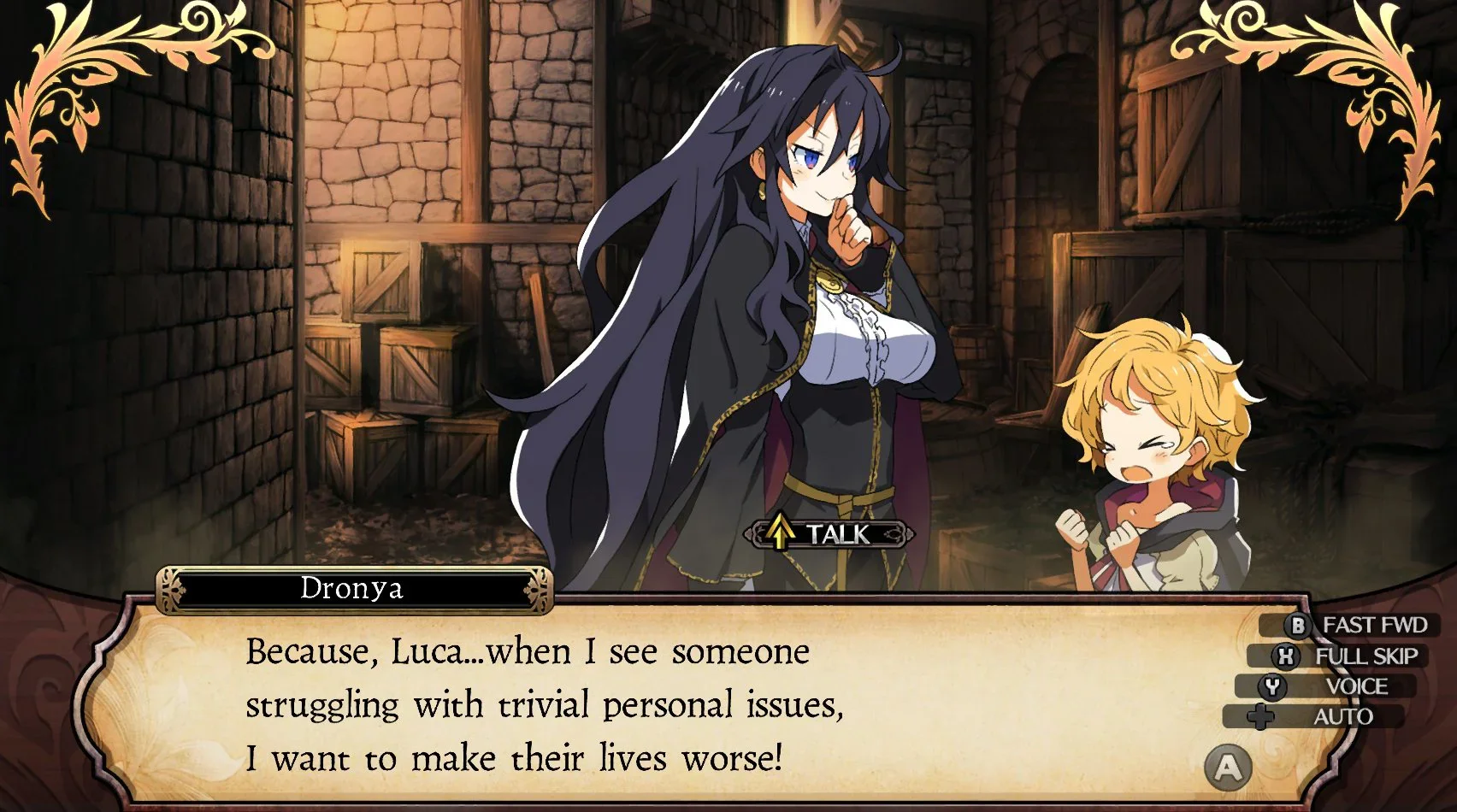This screenshot has width=1457, height=812.
Task: Select the Dronya name plate
Action: 351,587
